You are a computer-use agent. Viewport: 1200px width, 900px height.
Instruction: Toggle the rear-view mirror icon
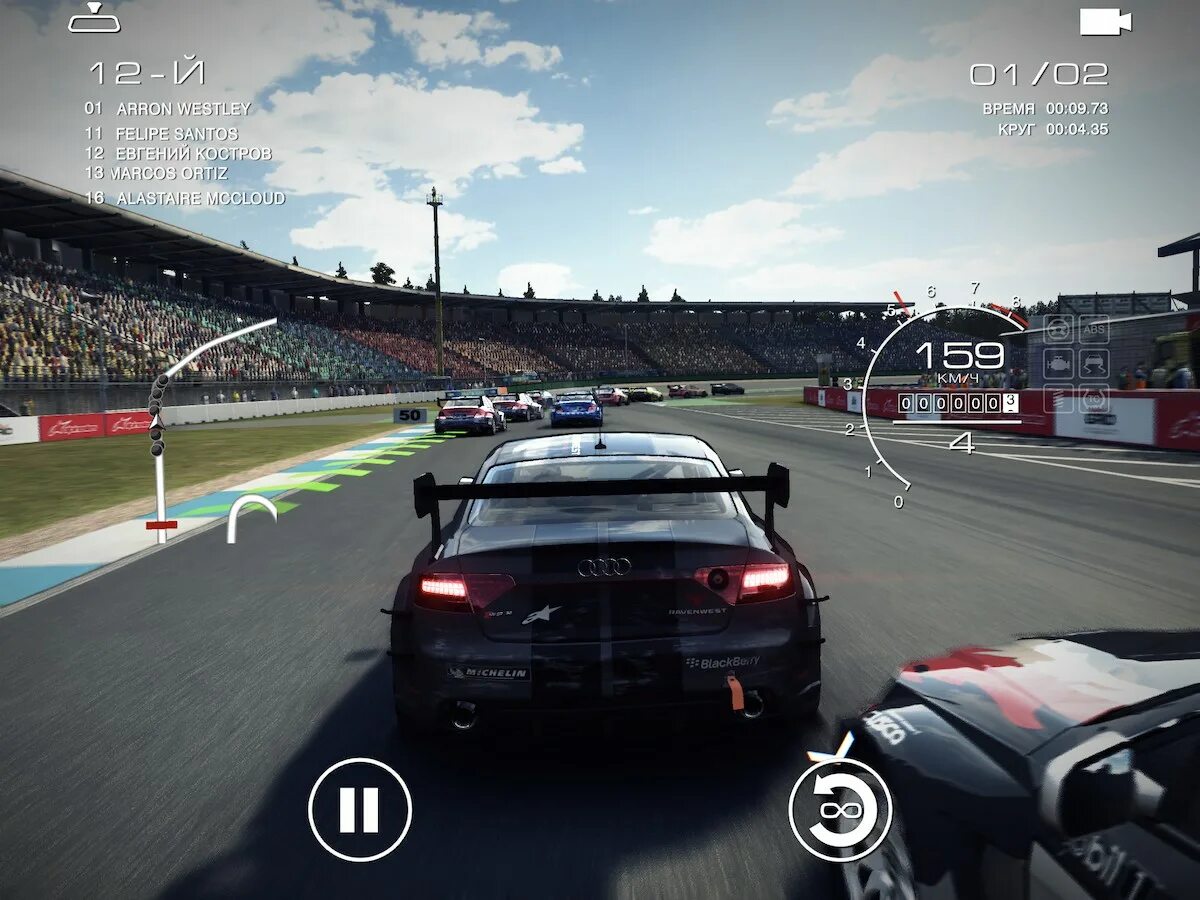coord(94,18)
